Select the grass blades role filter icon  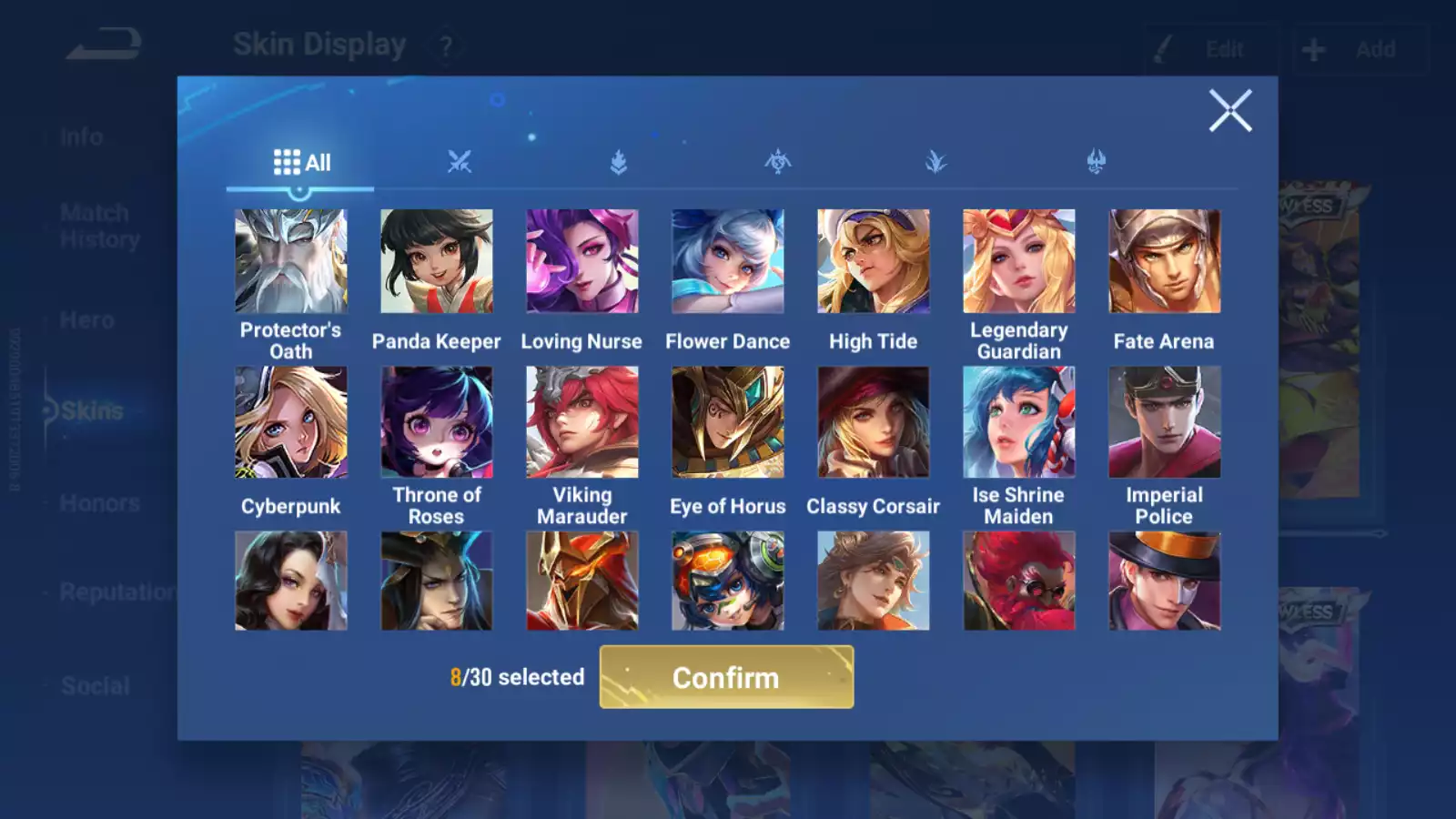(x=936, y=161)
